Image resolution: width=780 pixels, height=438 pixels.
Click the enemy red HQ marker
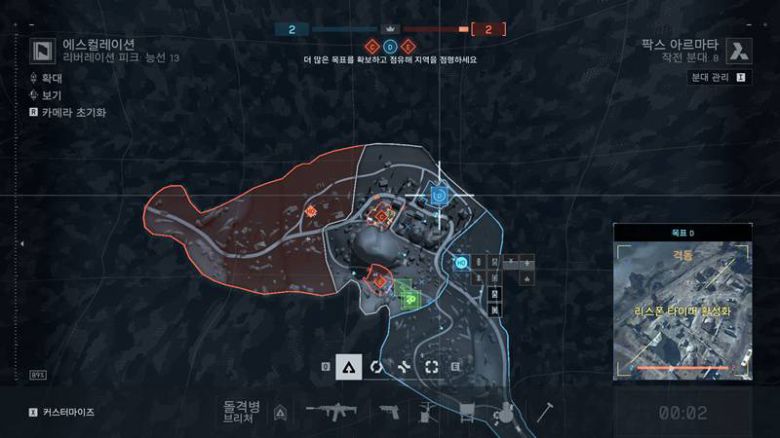coord(310,211)
